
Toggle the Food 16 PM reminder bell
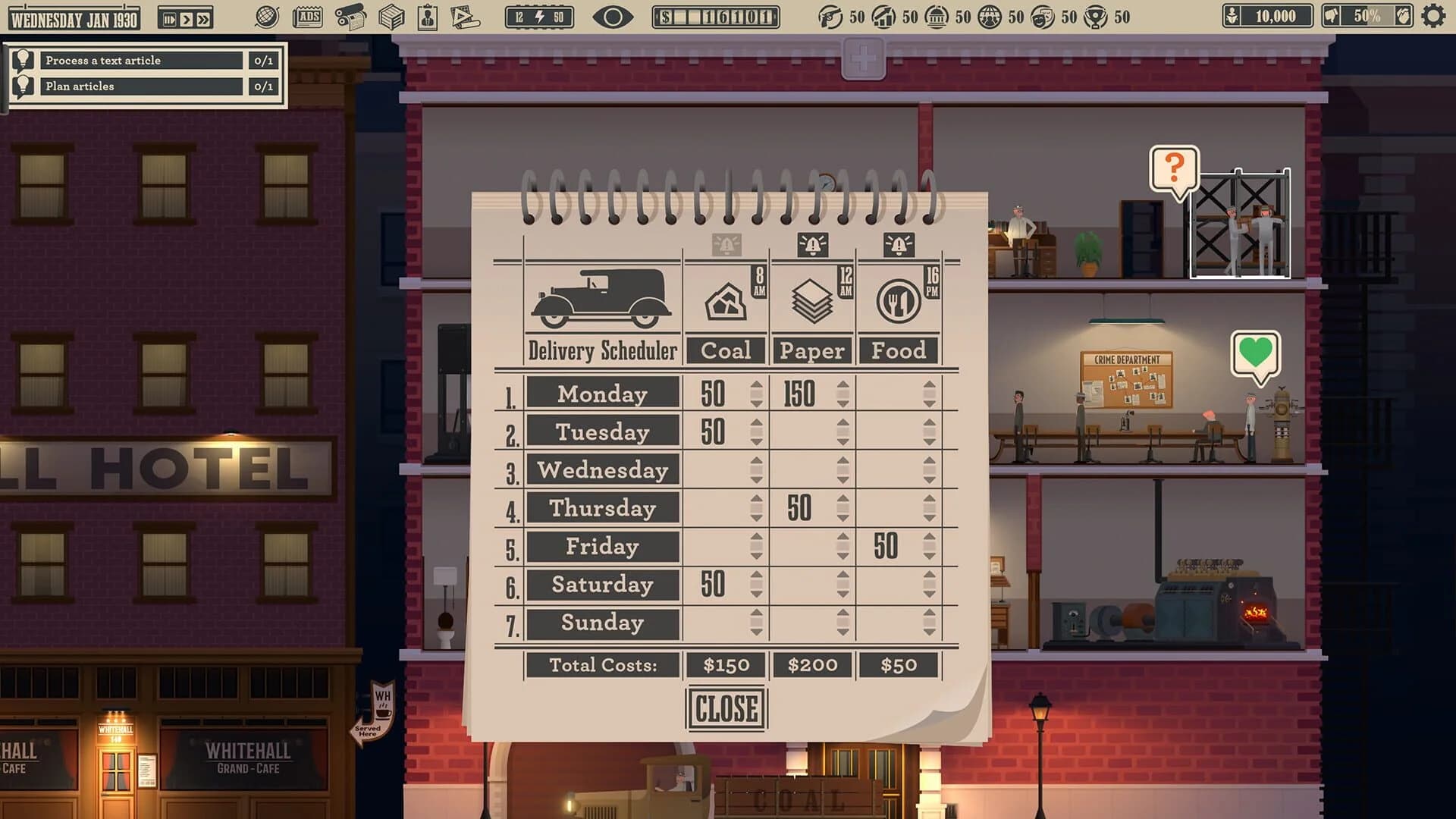[x=899, y=244]
